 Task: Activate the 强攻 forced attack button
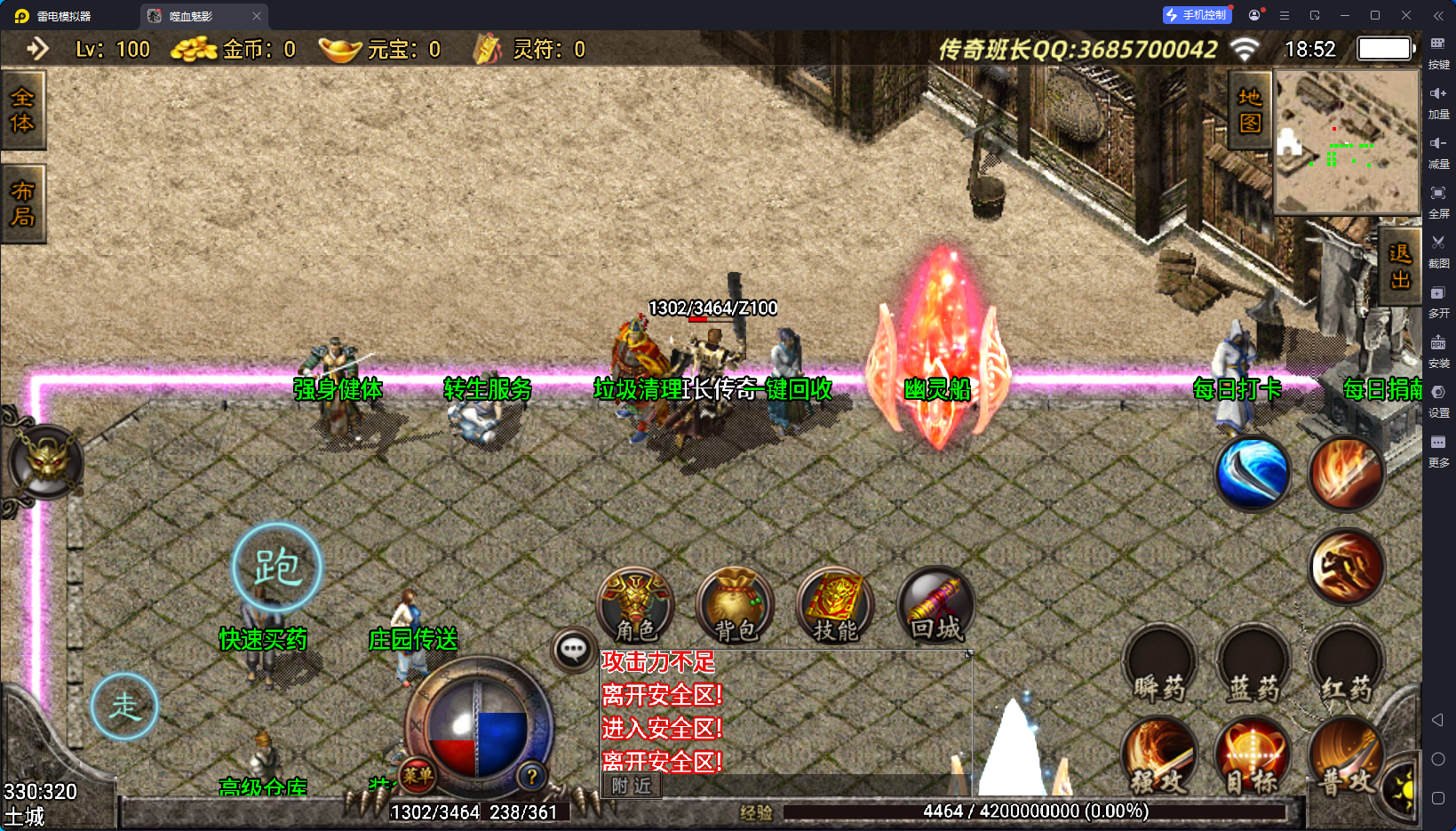1159,757
